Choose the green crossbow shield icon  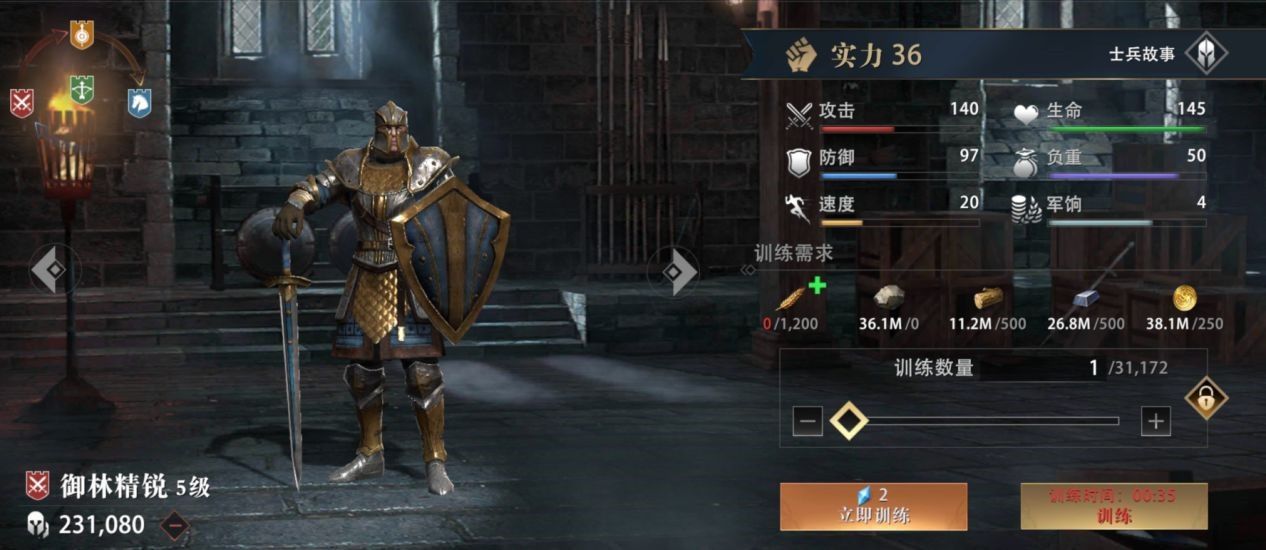point(82,91)
